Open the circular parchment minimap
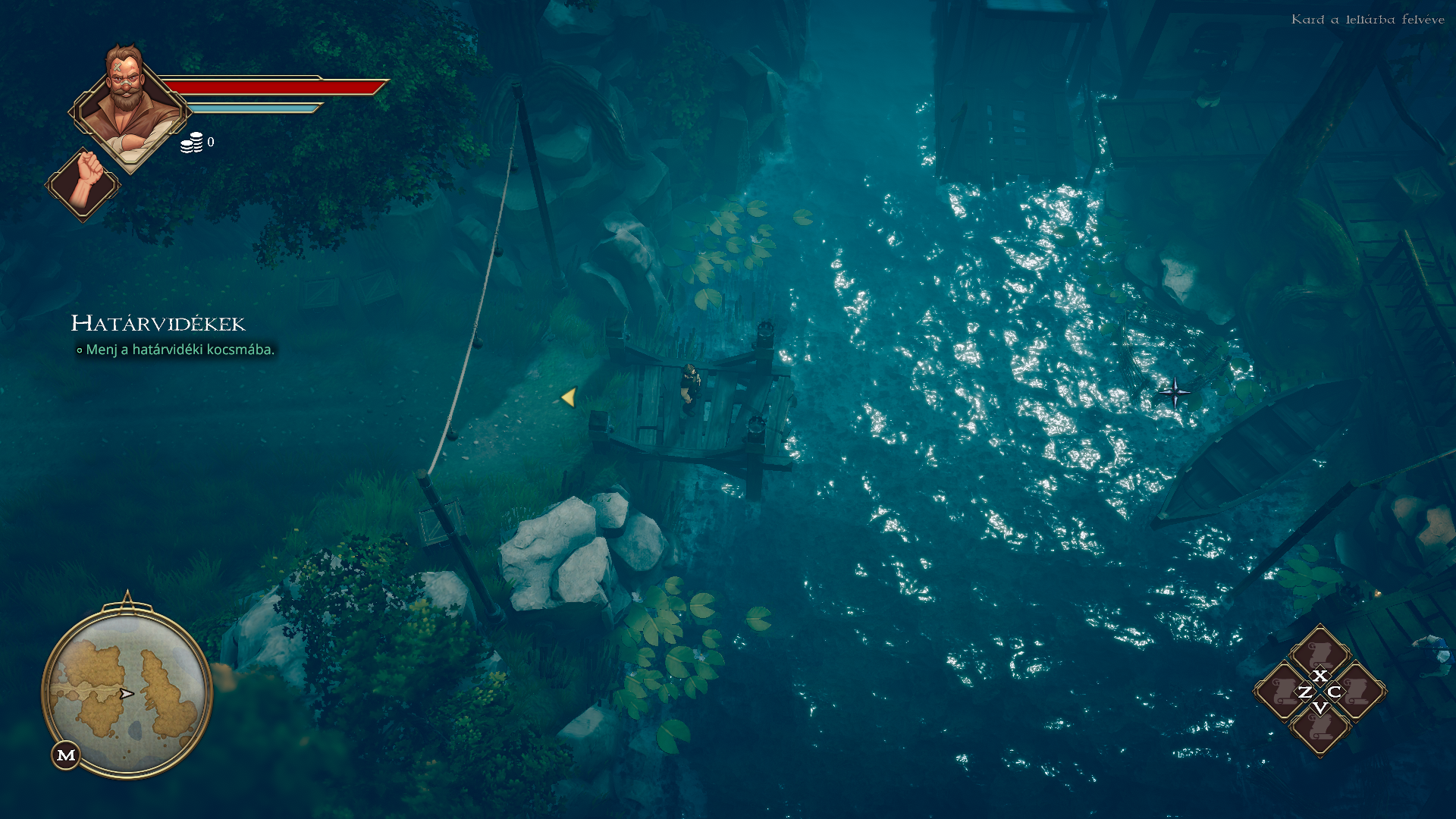1456x819 pixels. point(127,691)
